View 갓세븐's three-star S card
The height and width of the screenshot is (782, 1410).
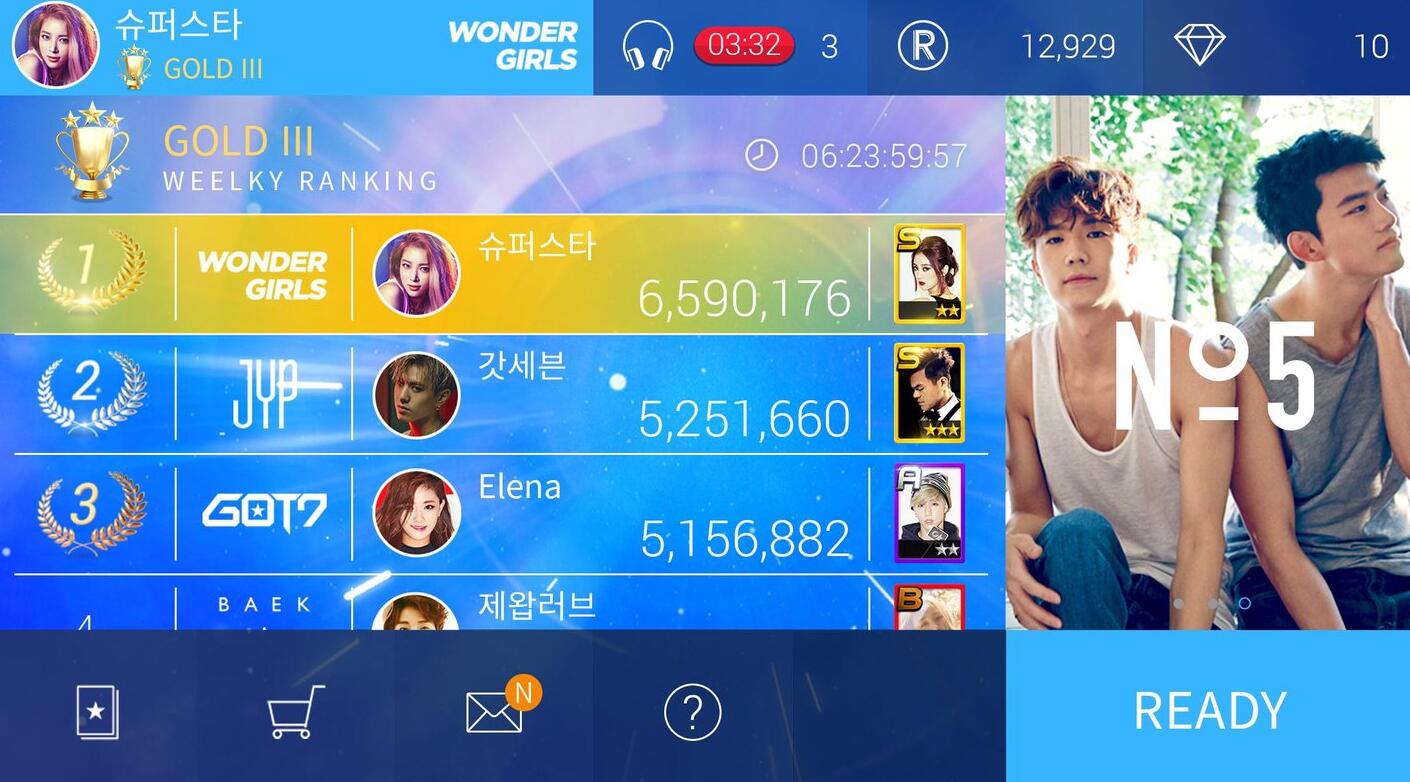(928, 393)
